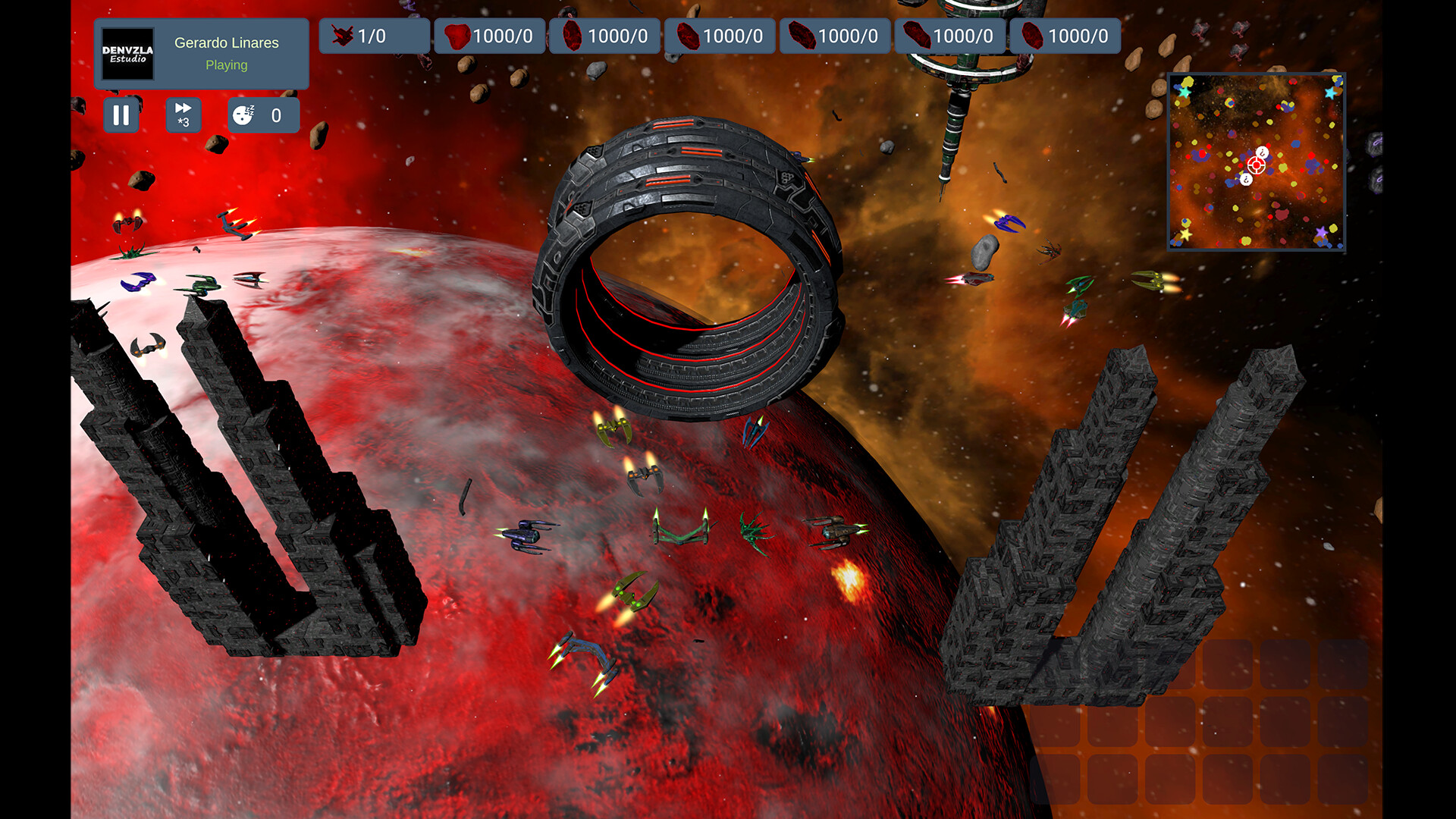Click the second mineral icon reading 1000/0
Image resolution: width=1456 pixels, height=819 pixels.
(574, 35)
